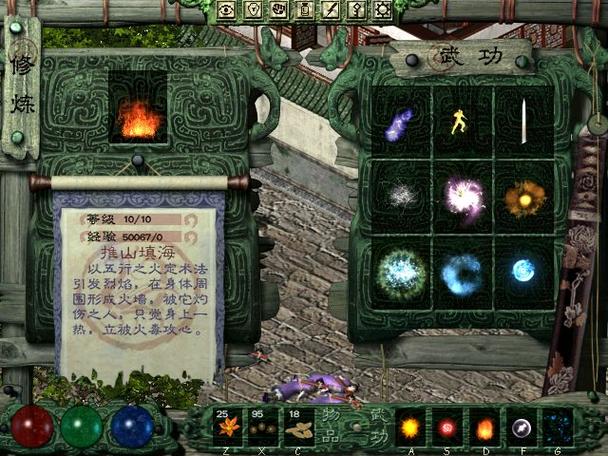Open the sun-shaped gear icon in the toolbar
The image size is (608, 456).
pos(380,10)
